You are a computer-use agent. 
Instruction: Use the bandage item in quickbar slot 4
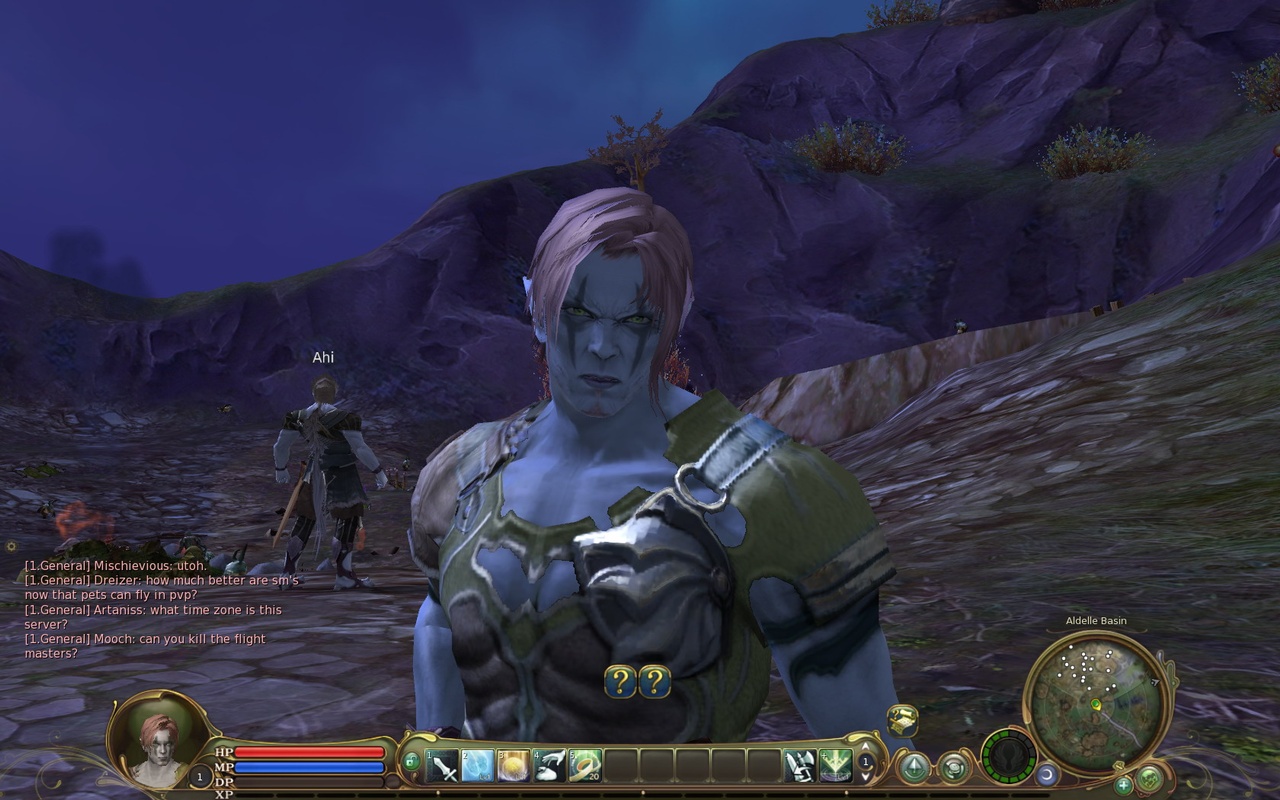tap(548, 765)
